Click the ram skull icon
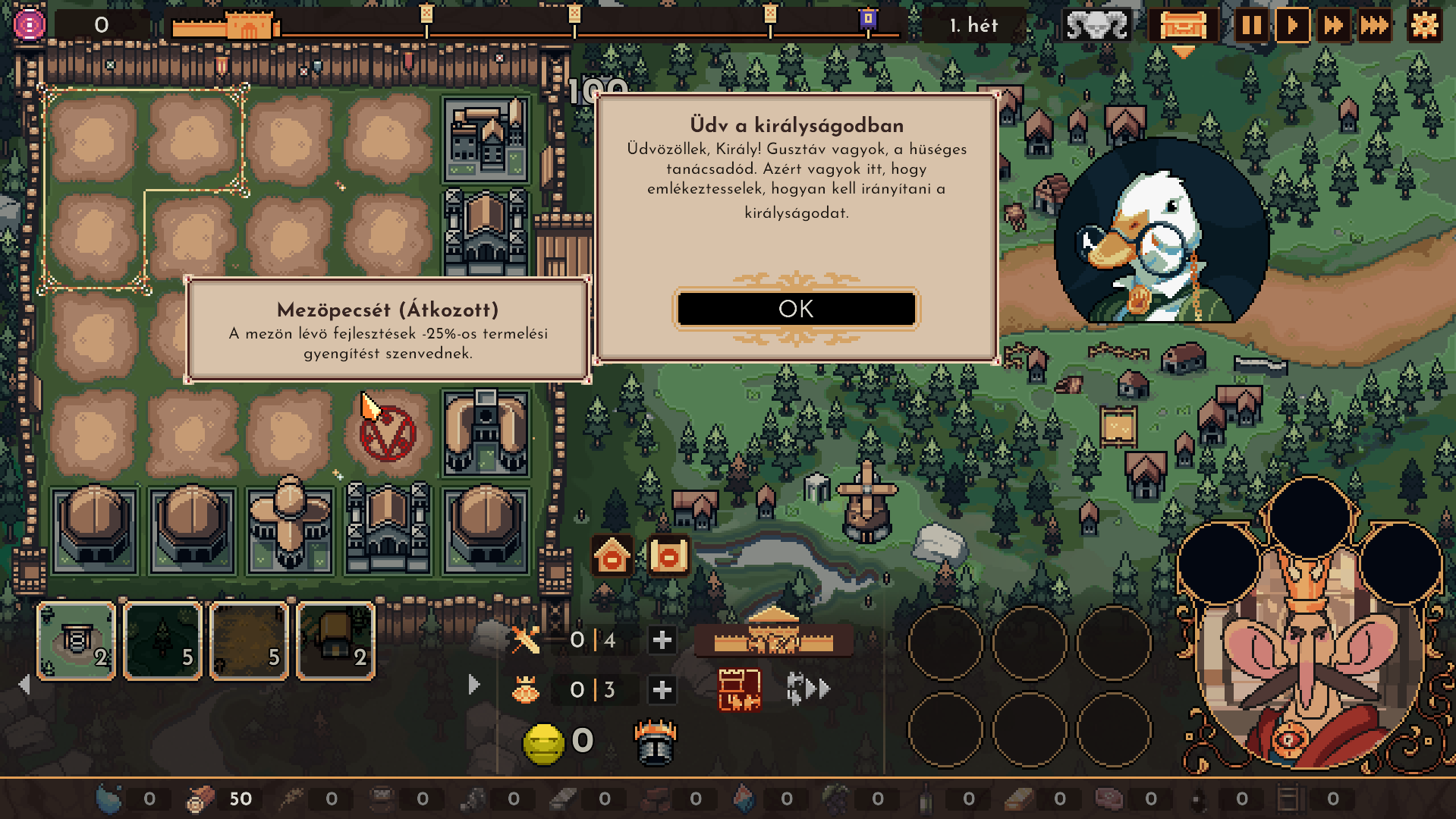This screenshot has height=819, width=1456. (1096, 26)
